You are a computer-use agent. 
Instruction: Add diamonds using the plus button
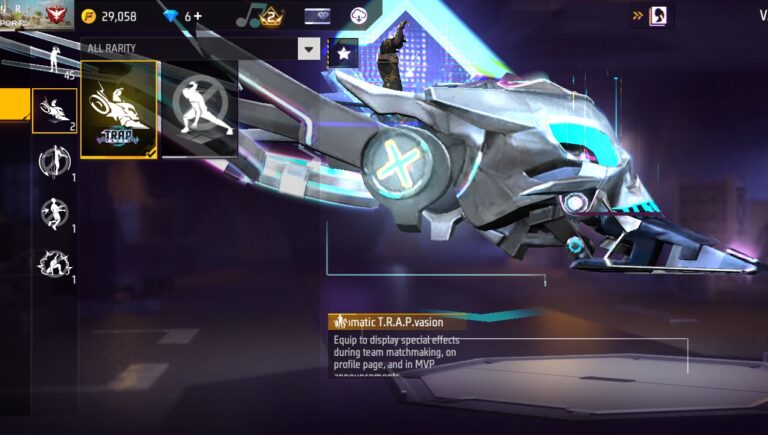[197, 16]
